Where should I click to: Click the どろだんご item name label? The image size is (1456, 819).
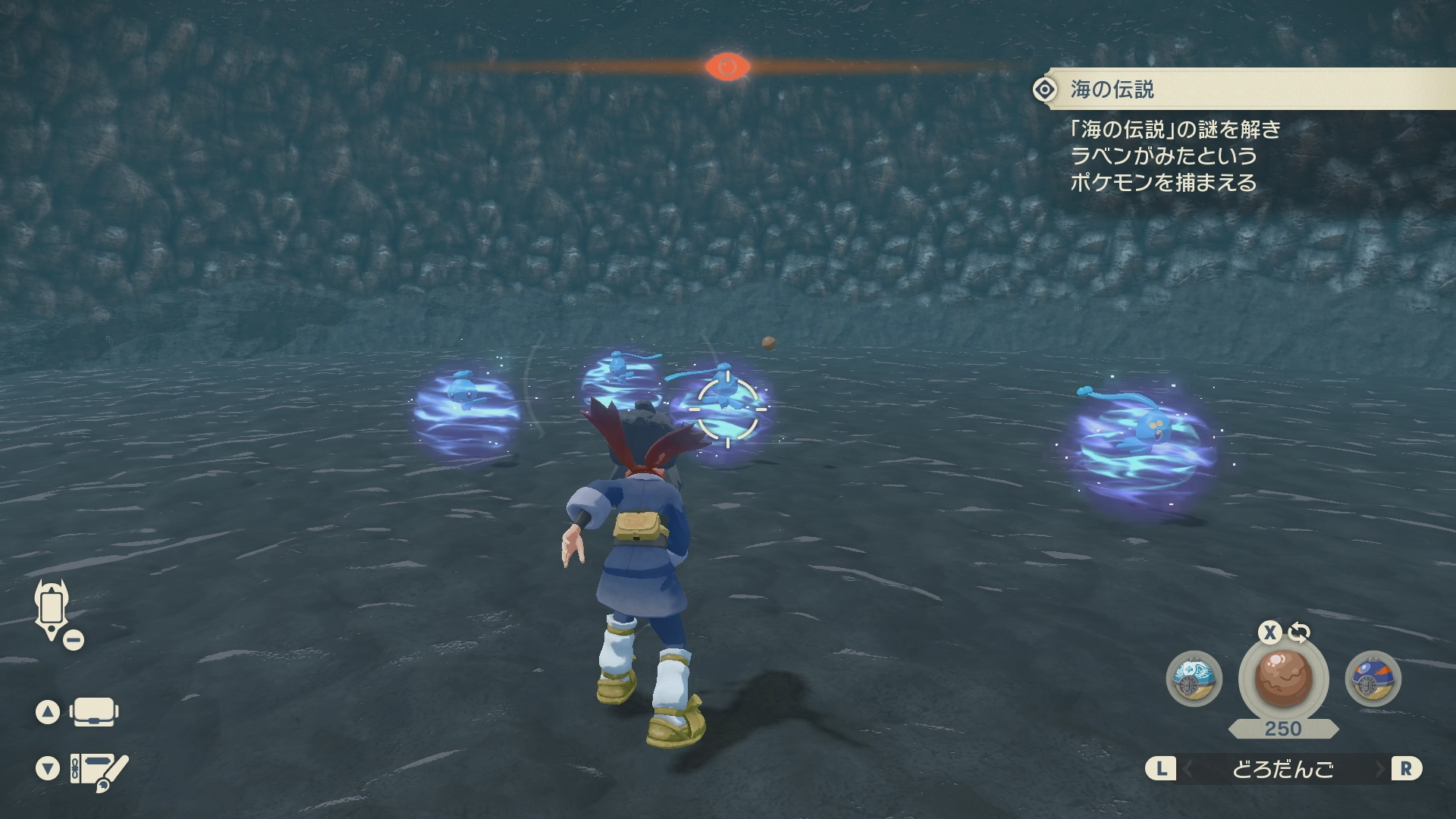pos(1283,770)
